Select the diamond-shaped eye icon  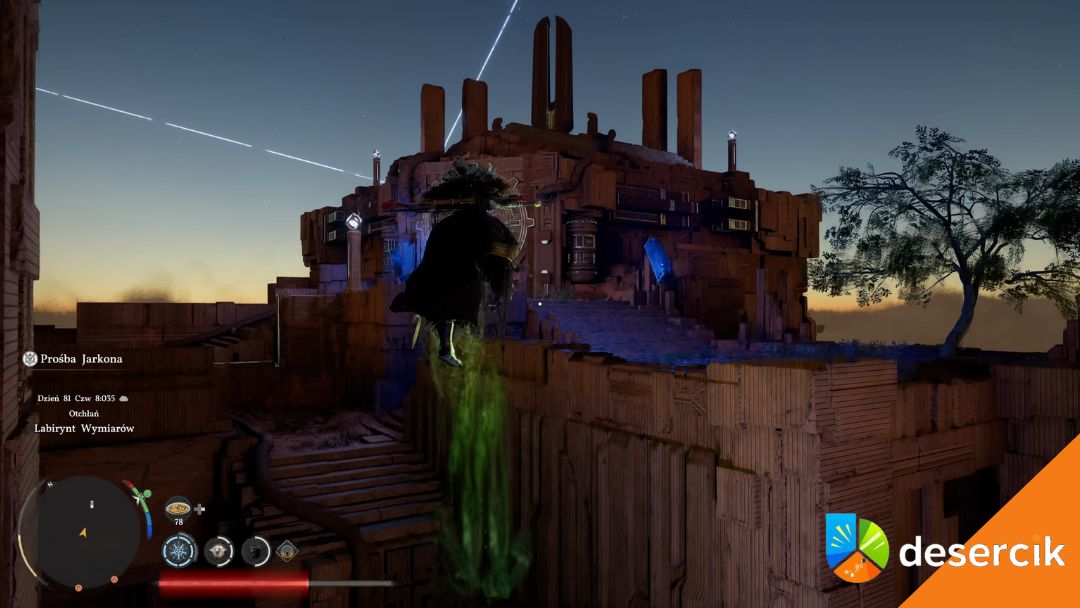(287, 549)
